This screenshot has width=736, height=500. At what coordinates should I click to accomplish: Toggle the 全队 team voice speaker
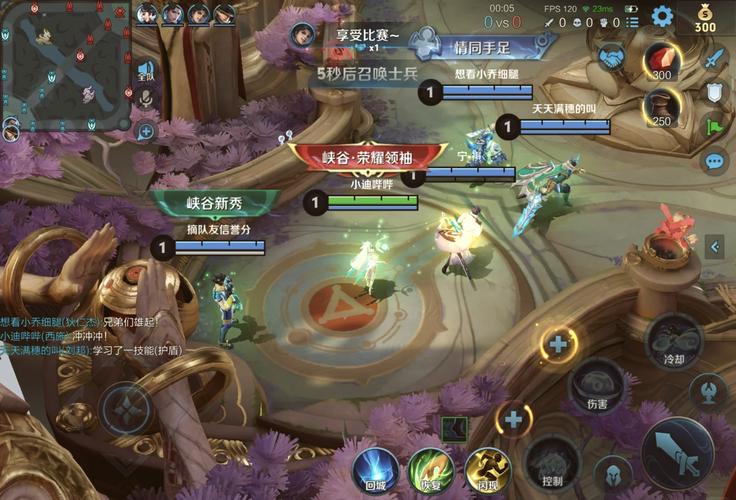[x=146, y=71]
